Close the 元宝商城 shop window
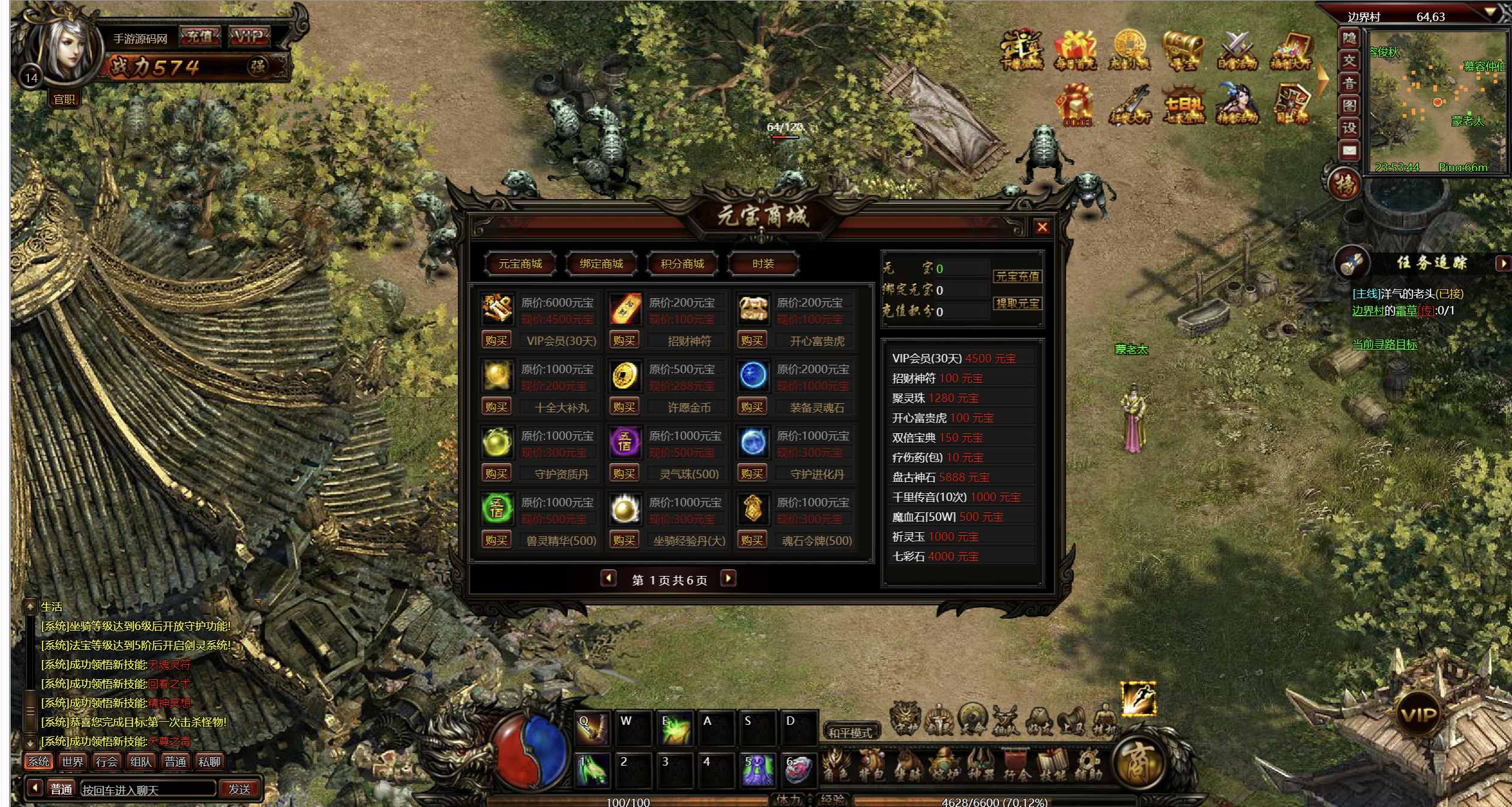The image size is (1512, 807). tap(1042, 227)
